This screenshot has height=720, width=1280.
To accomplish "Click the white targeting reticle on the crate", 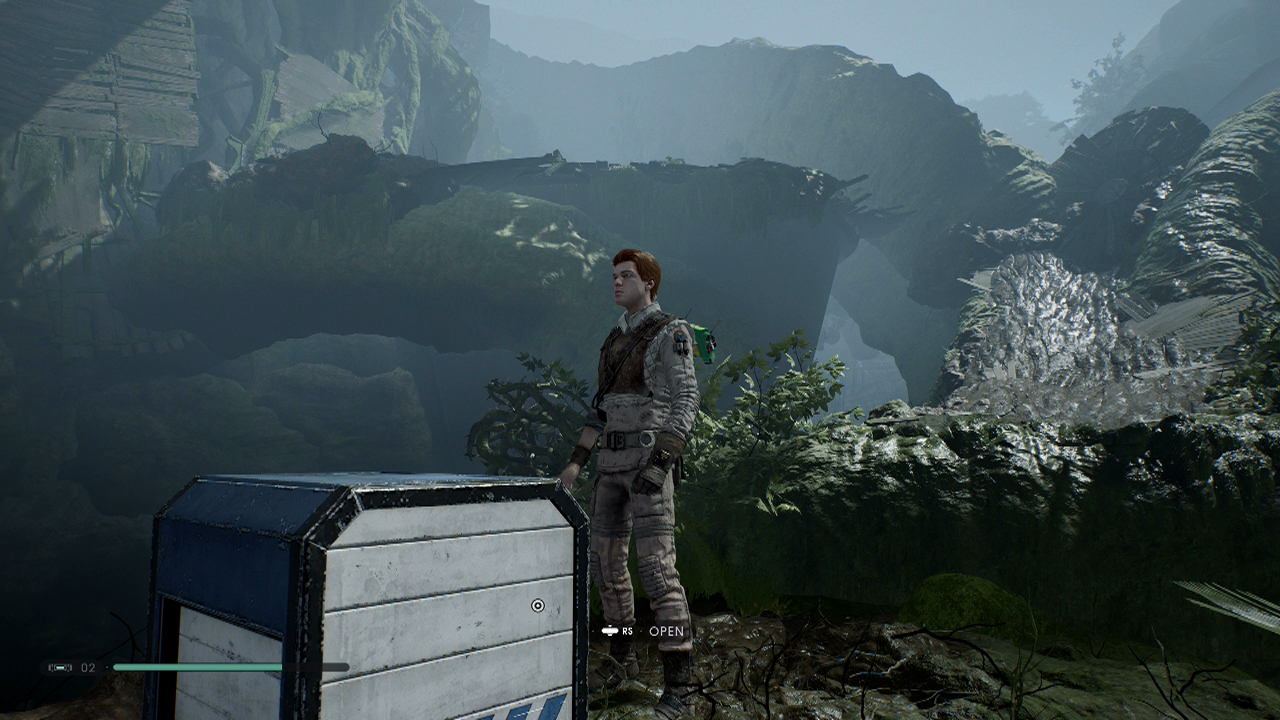I will (x=538, y=603).
